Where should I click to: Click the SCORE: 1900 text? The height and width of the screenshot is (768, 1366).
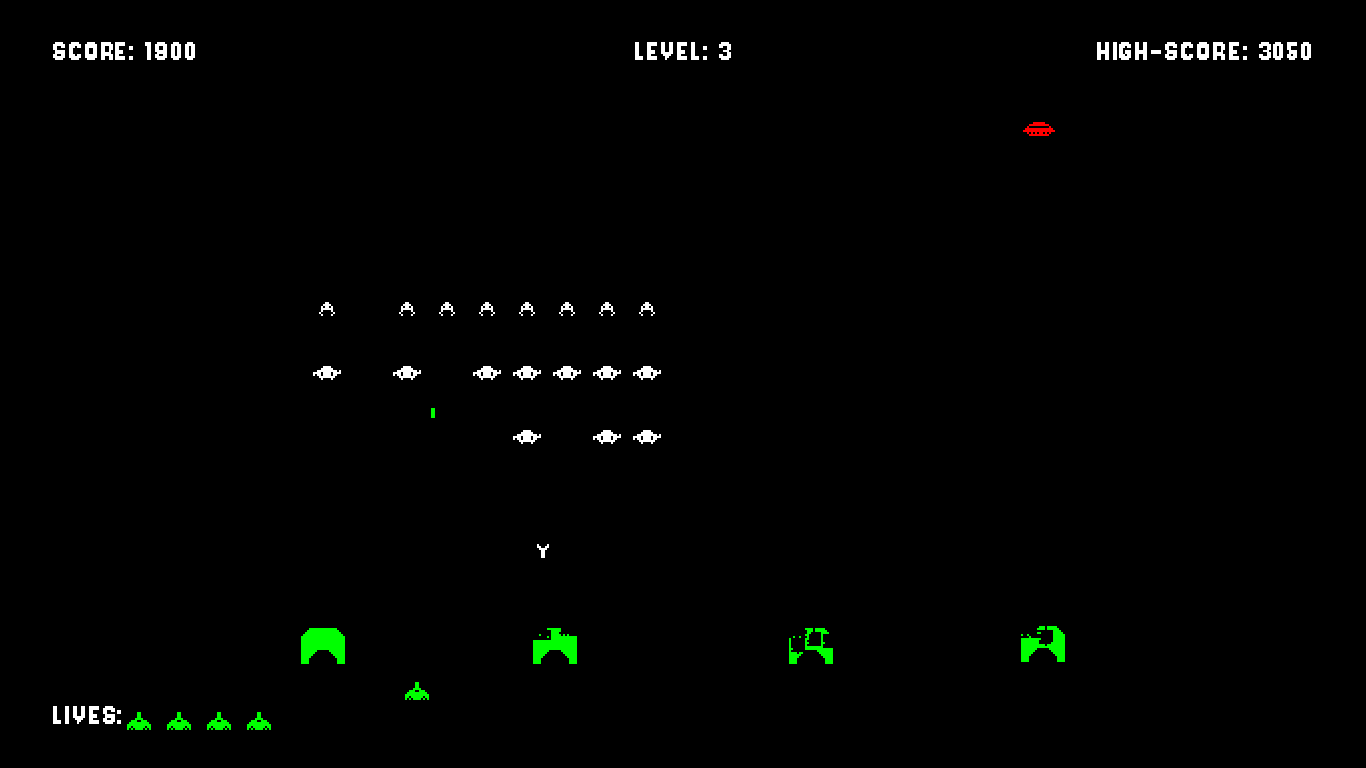[122, 52]
